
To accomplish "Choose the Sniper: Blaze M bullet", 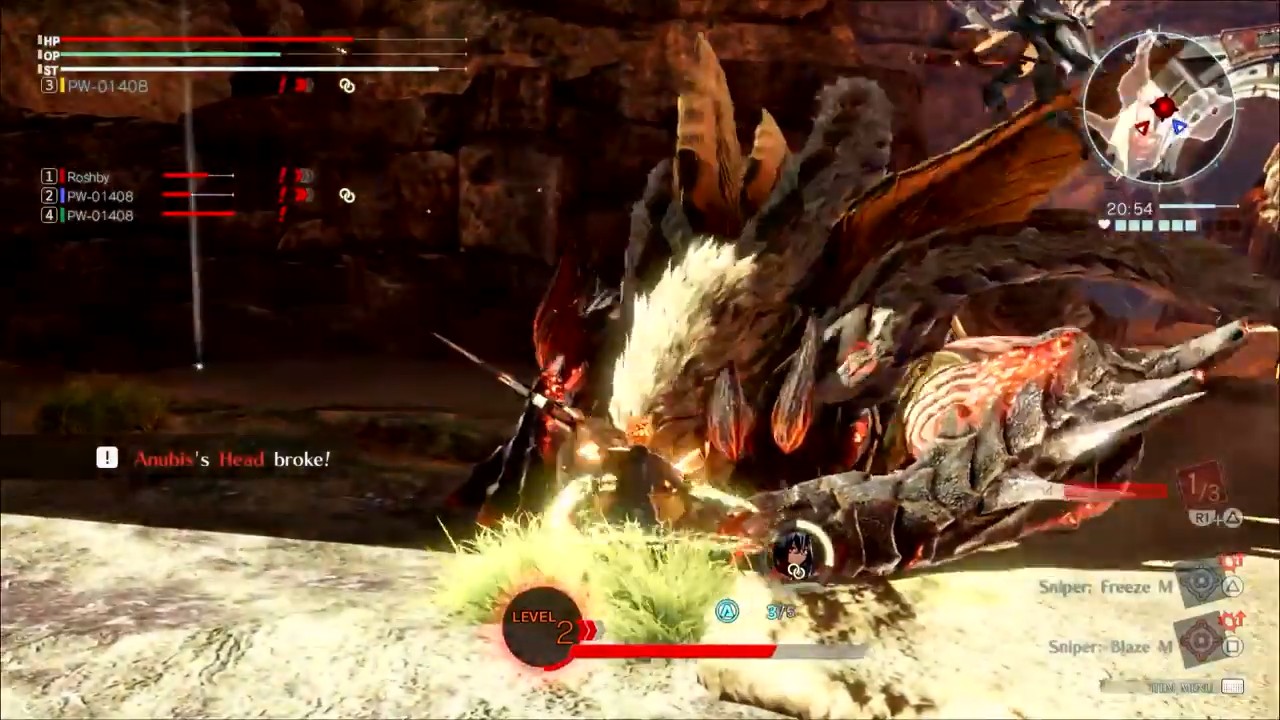I will coord(1108,647).
